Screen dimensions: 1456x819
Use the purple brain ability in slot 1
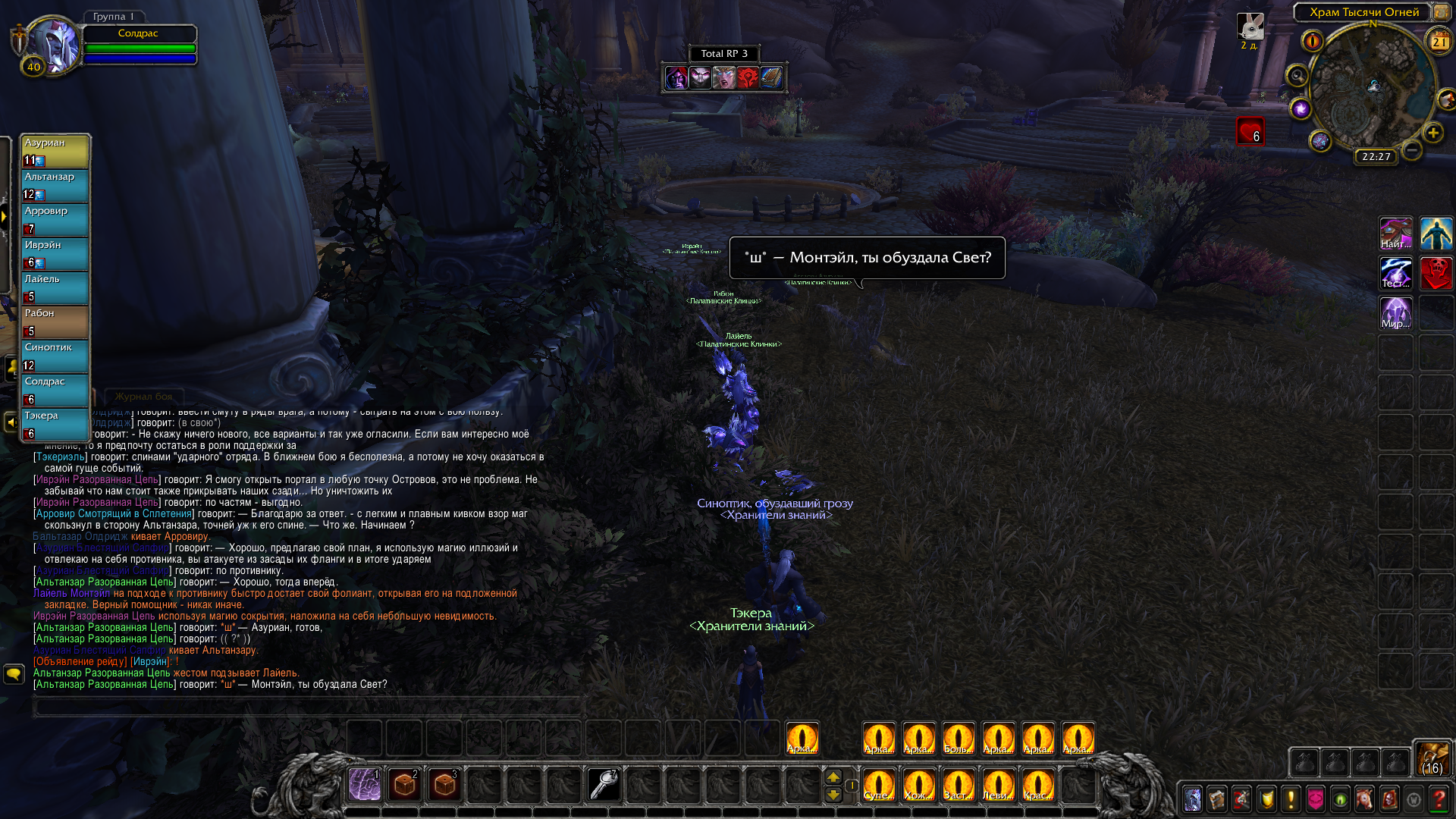(365, 785)
